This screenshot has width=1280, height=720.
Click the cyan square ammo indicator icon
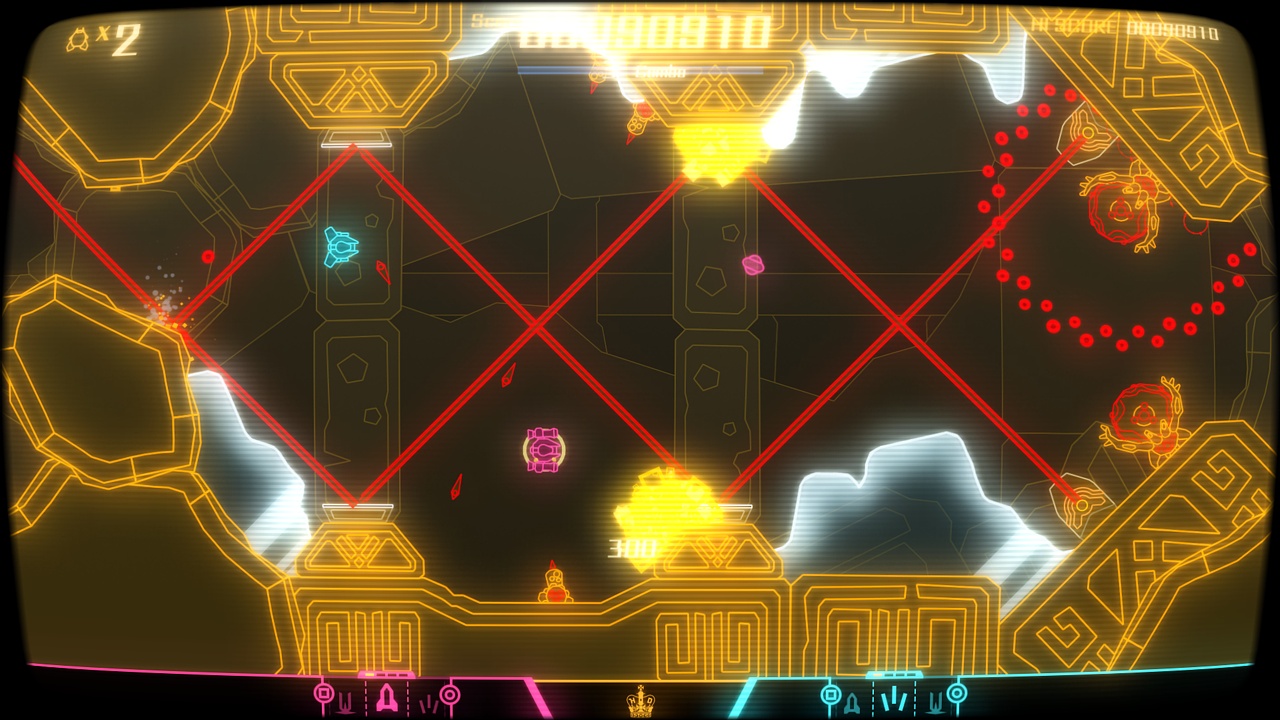(x=829, y=692)
